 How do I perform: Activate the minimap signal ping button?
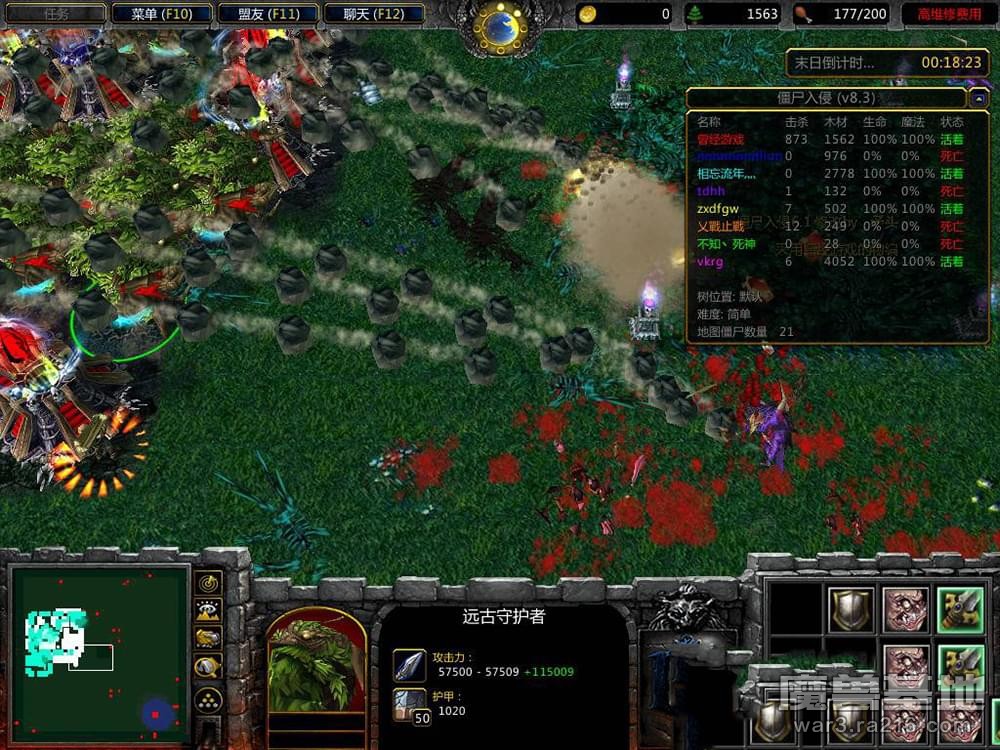click(209, 583)
